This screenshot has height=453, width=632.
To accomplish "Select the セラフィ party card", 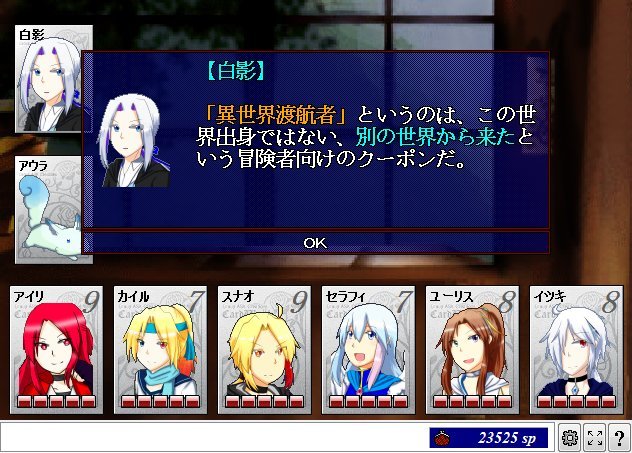I will 365,349.
